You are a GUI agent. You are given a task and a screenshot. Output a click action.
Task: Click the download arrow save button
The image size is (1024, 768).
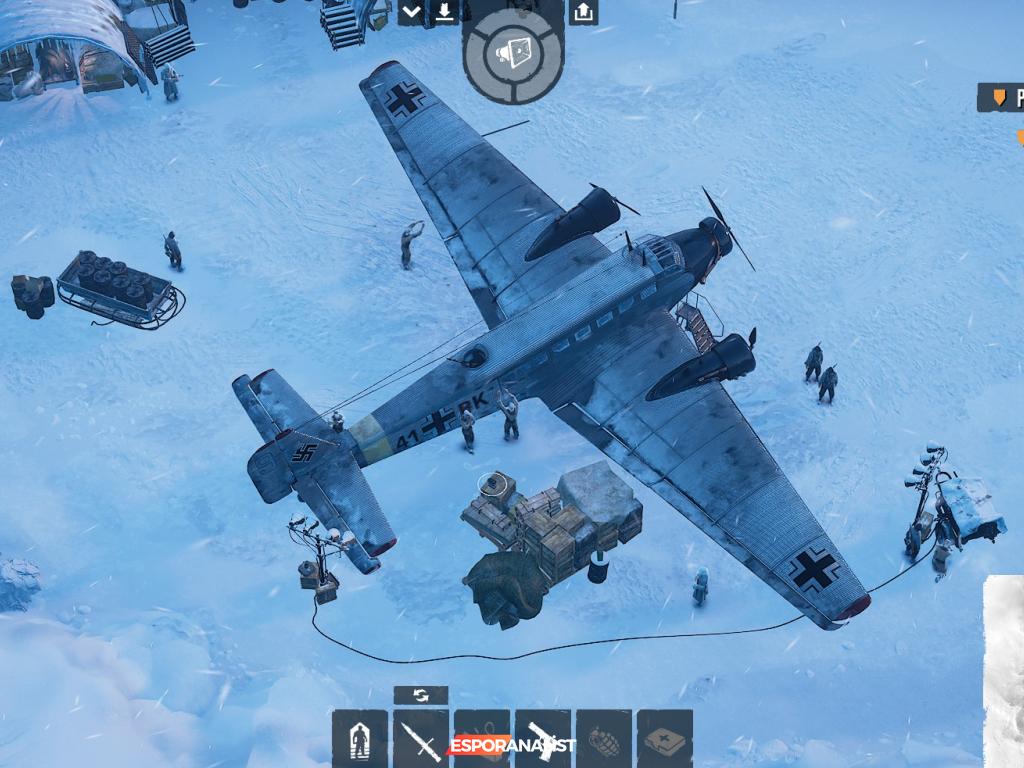pos(443,12)
